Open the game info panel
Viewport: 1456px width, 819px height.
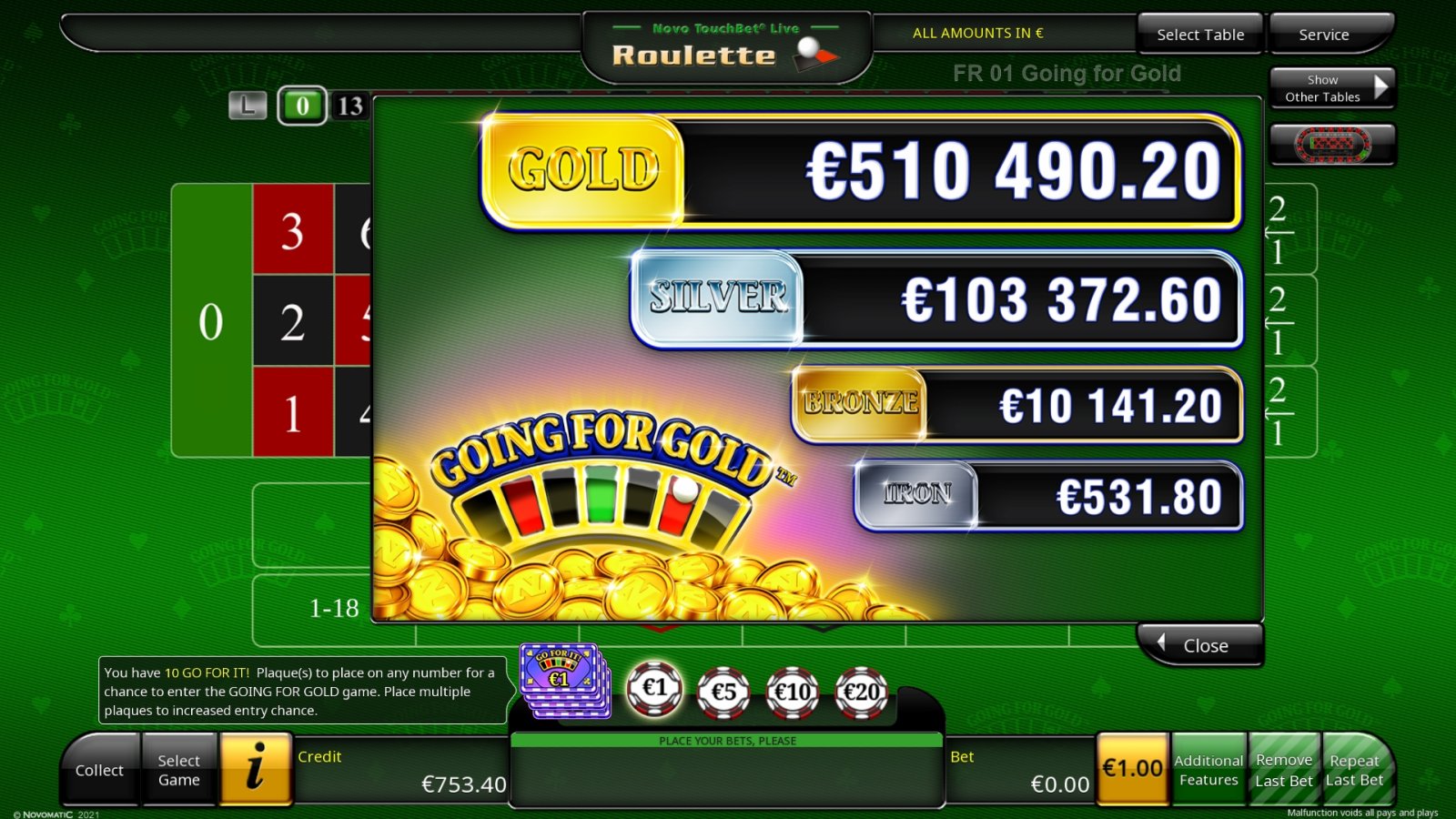click(258, 770)
